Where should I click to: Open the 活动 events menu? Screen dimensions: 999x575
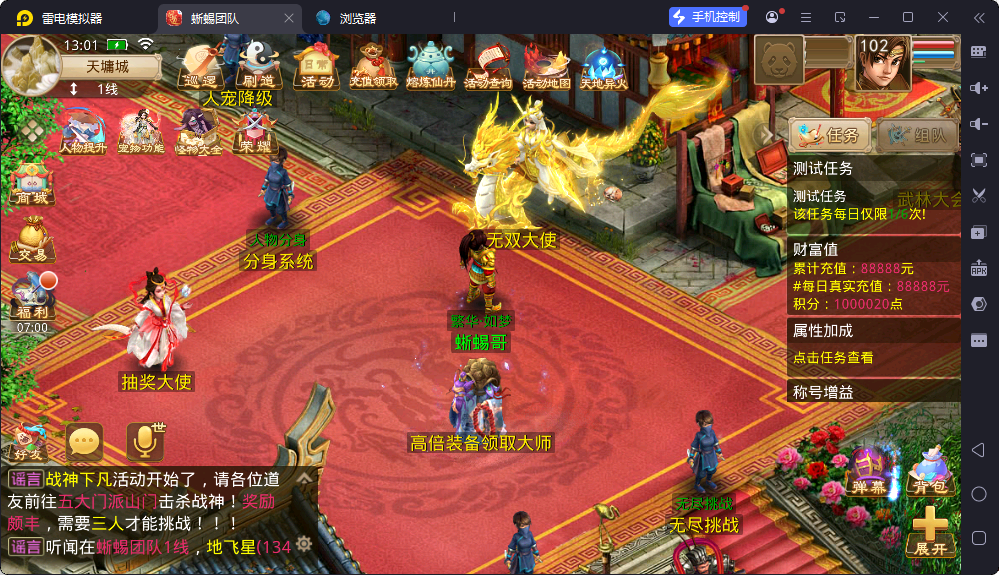[x=314, y=65]
